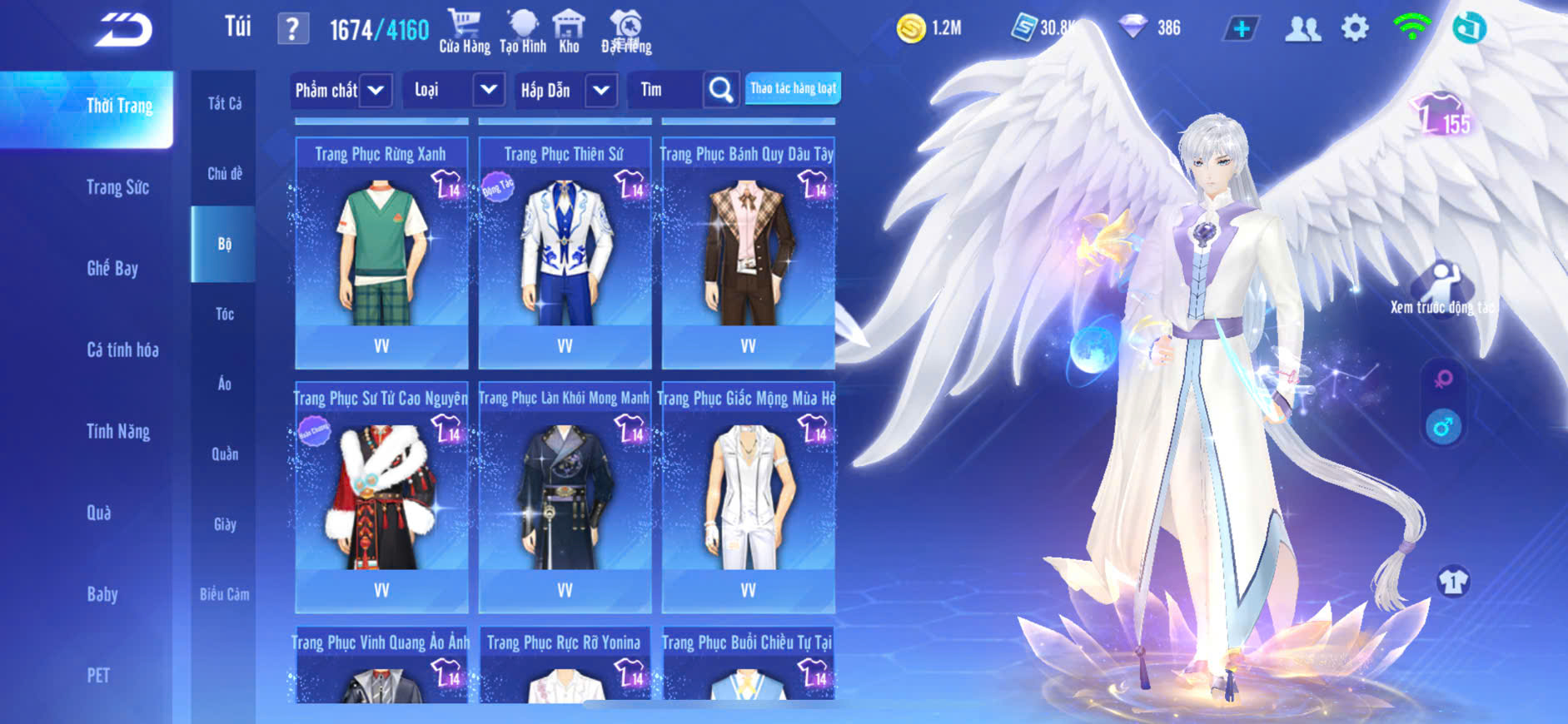Switch to the Trang Sức tab

coord(117,187)
